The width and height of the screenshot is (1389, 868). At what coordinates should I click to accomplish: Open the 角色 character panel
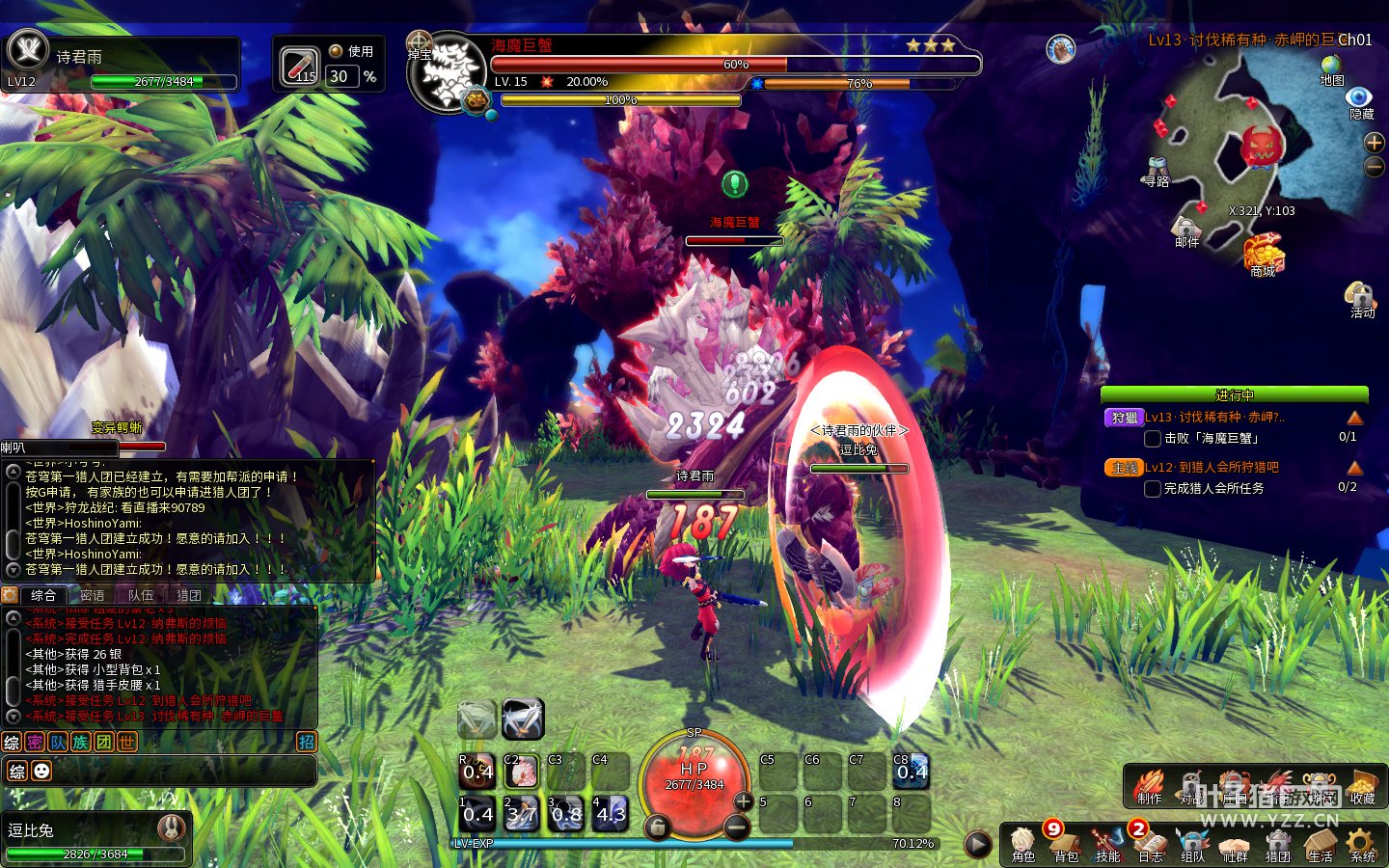point(1022,843)
